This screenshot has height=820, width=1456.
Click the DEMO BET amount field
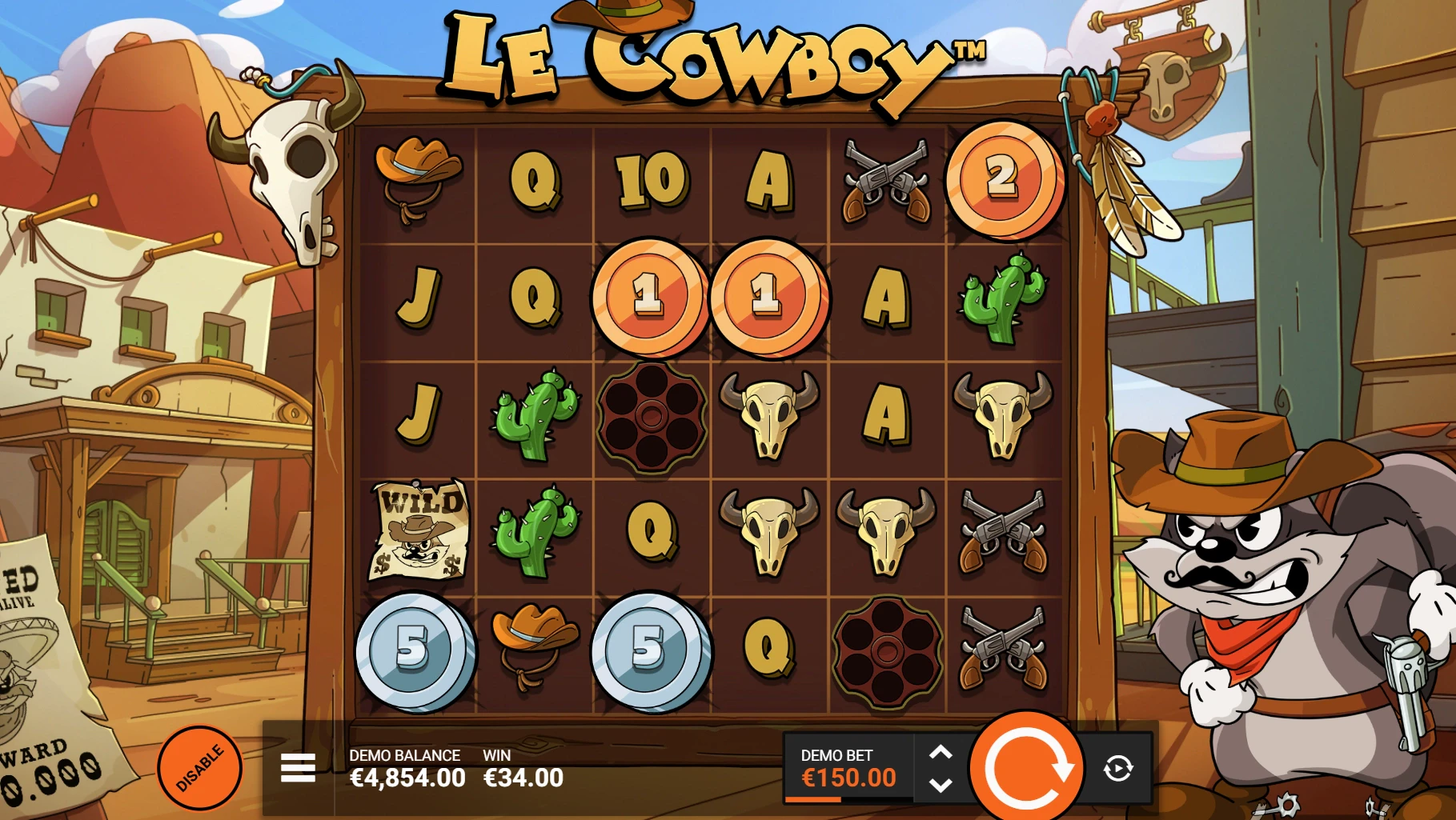click(850, 775)
